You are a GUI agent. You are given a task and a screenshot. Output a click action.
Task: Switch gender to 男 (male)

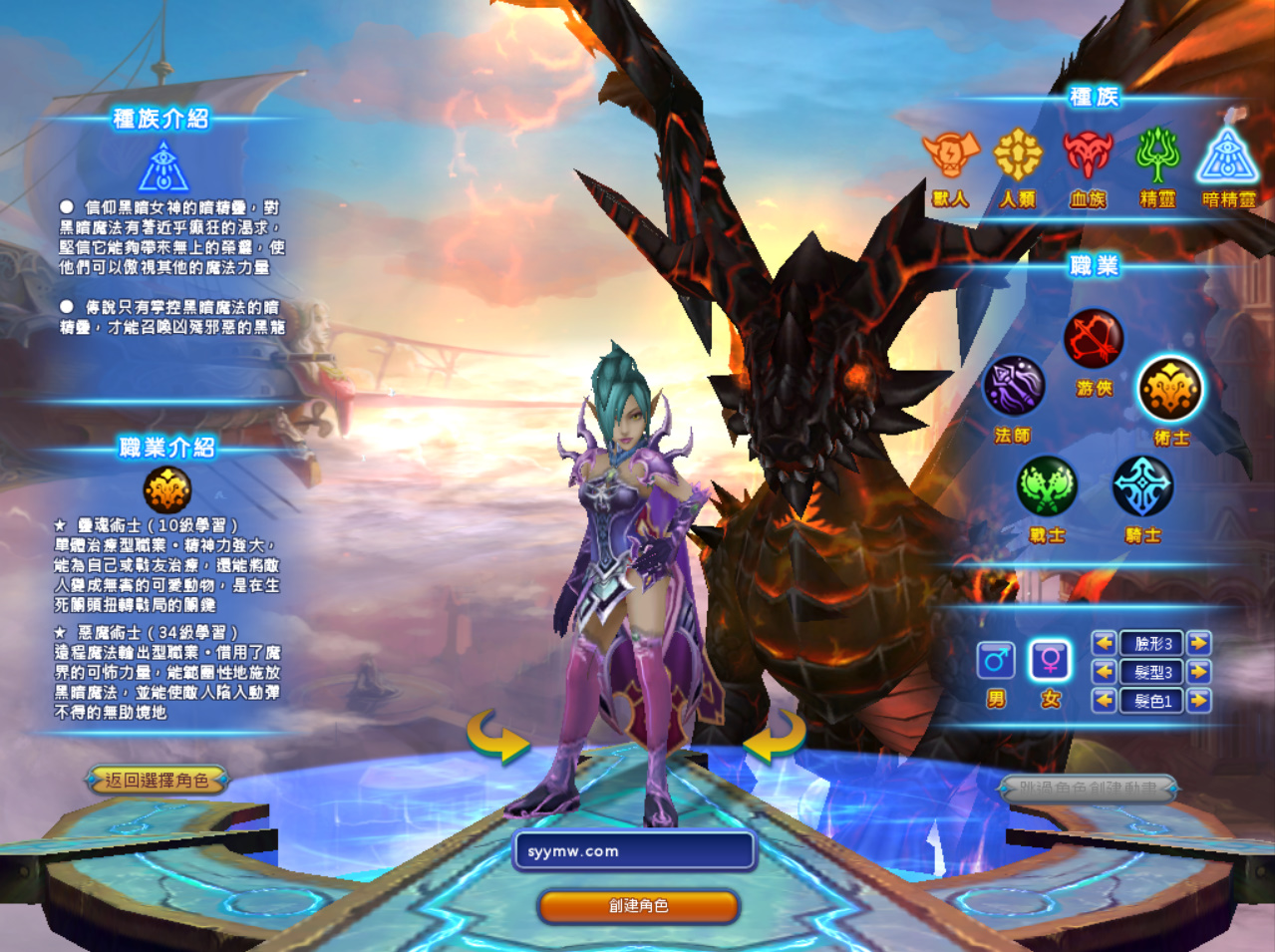996,660
